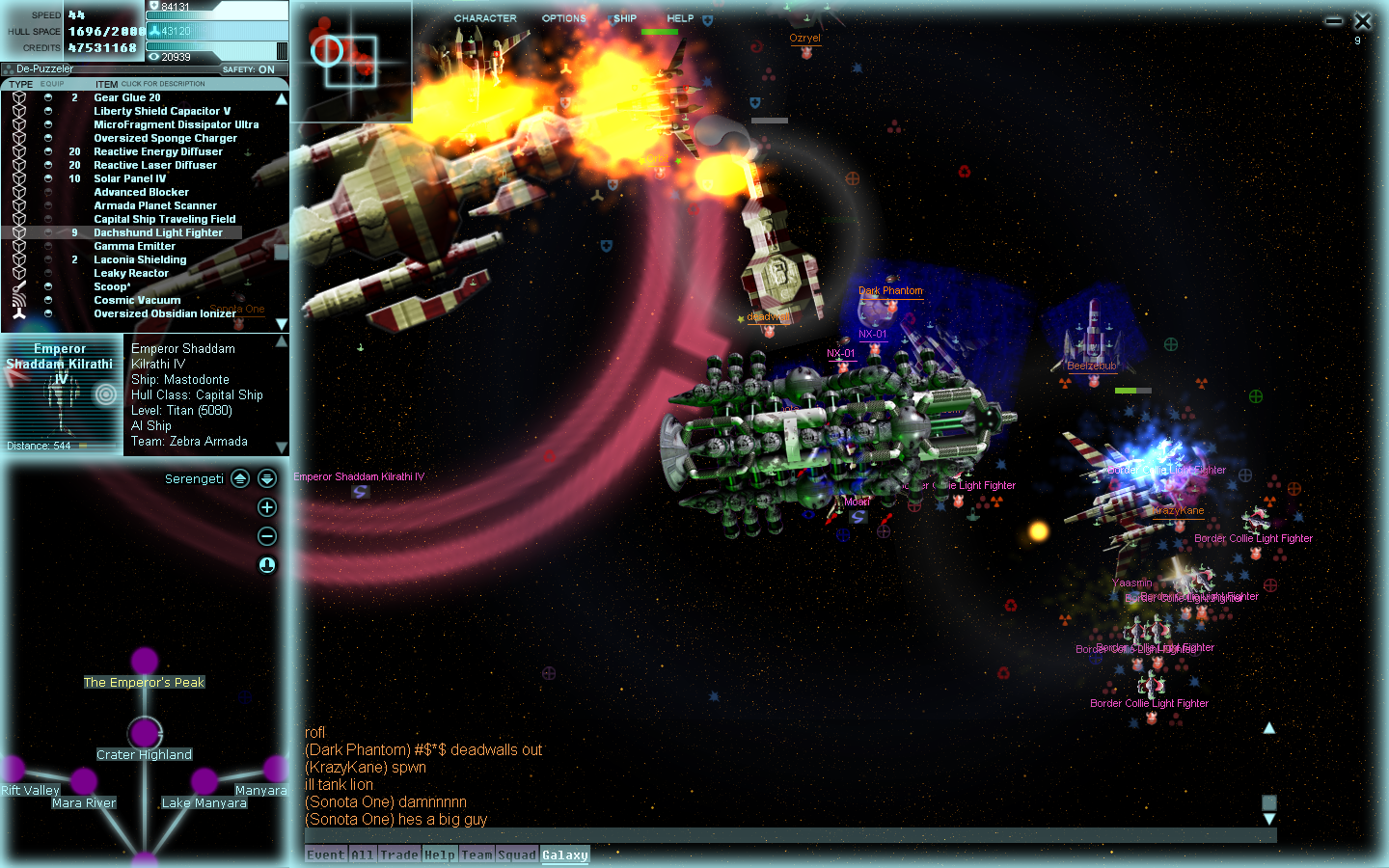
Task: Zoom out the galaxy map
Action: tap(267, 536)
